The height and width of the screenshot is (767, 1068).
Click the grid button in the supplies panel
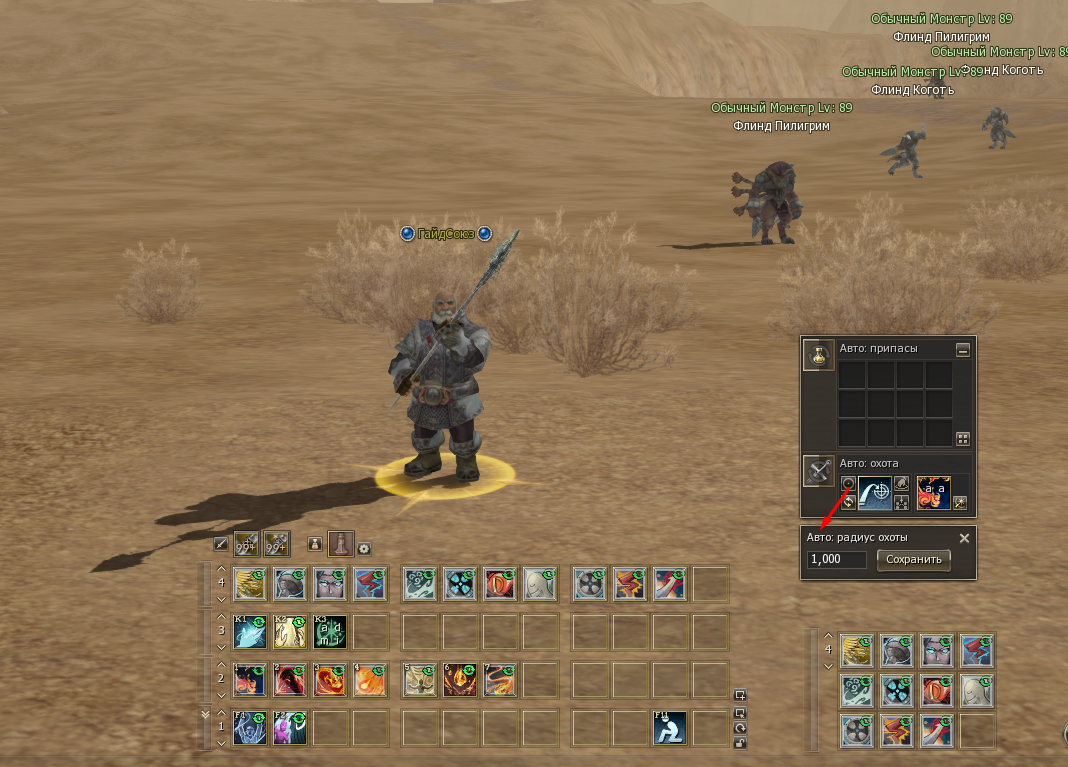pos(963,438)
